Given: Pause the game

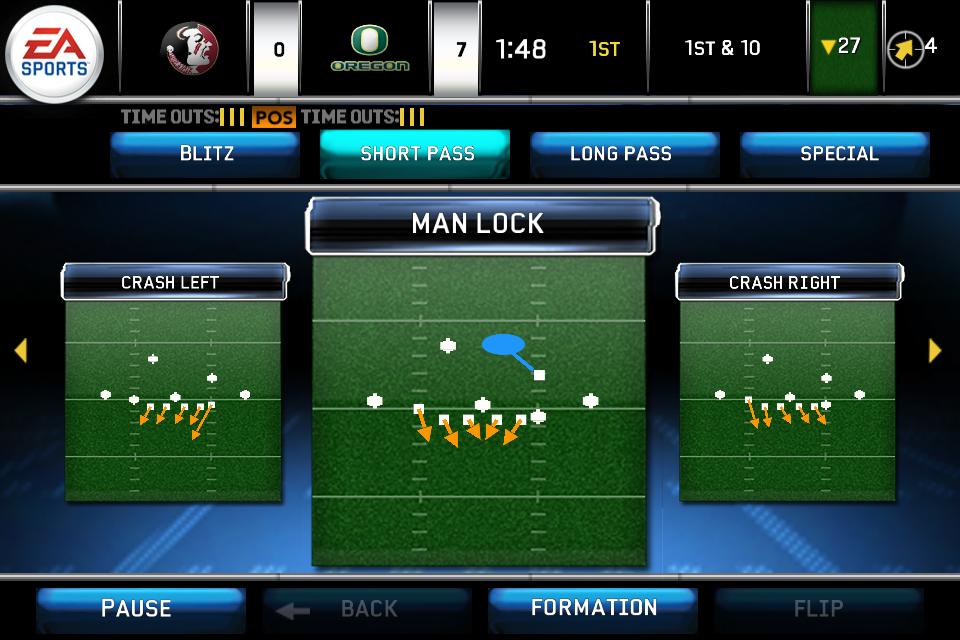Looking at the screenshot, I should coord(138,608).
